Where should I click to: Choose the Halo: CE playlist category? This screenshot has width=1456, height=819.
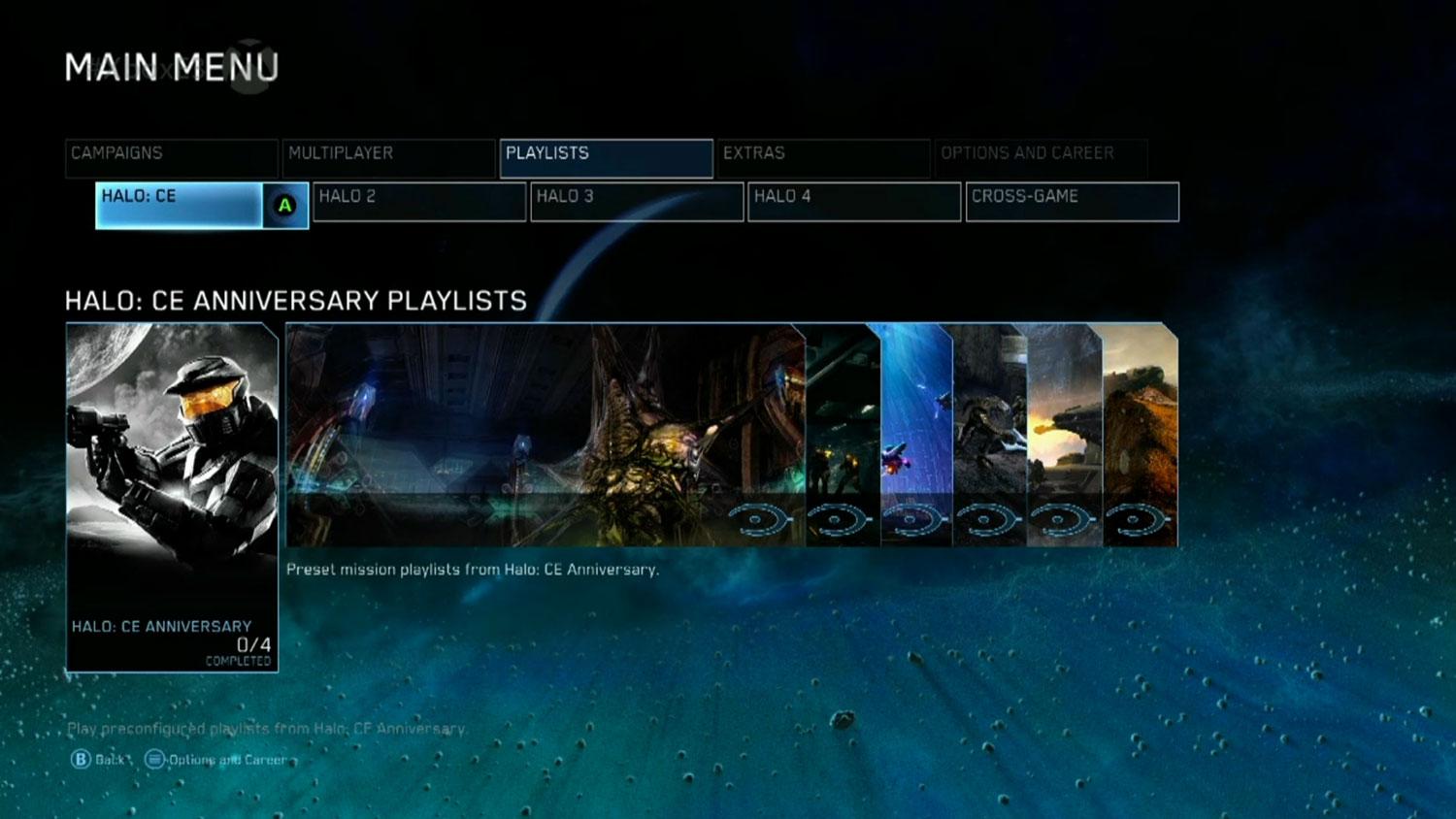pyautogui.click(x=180, y=205)
